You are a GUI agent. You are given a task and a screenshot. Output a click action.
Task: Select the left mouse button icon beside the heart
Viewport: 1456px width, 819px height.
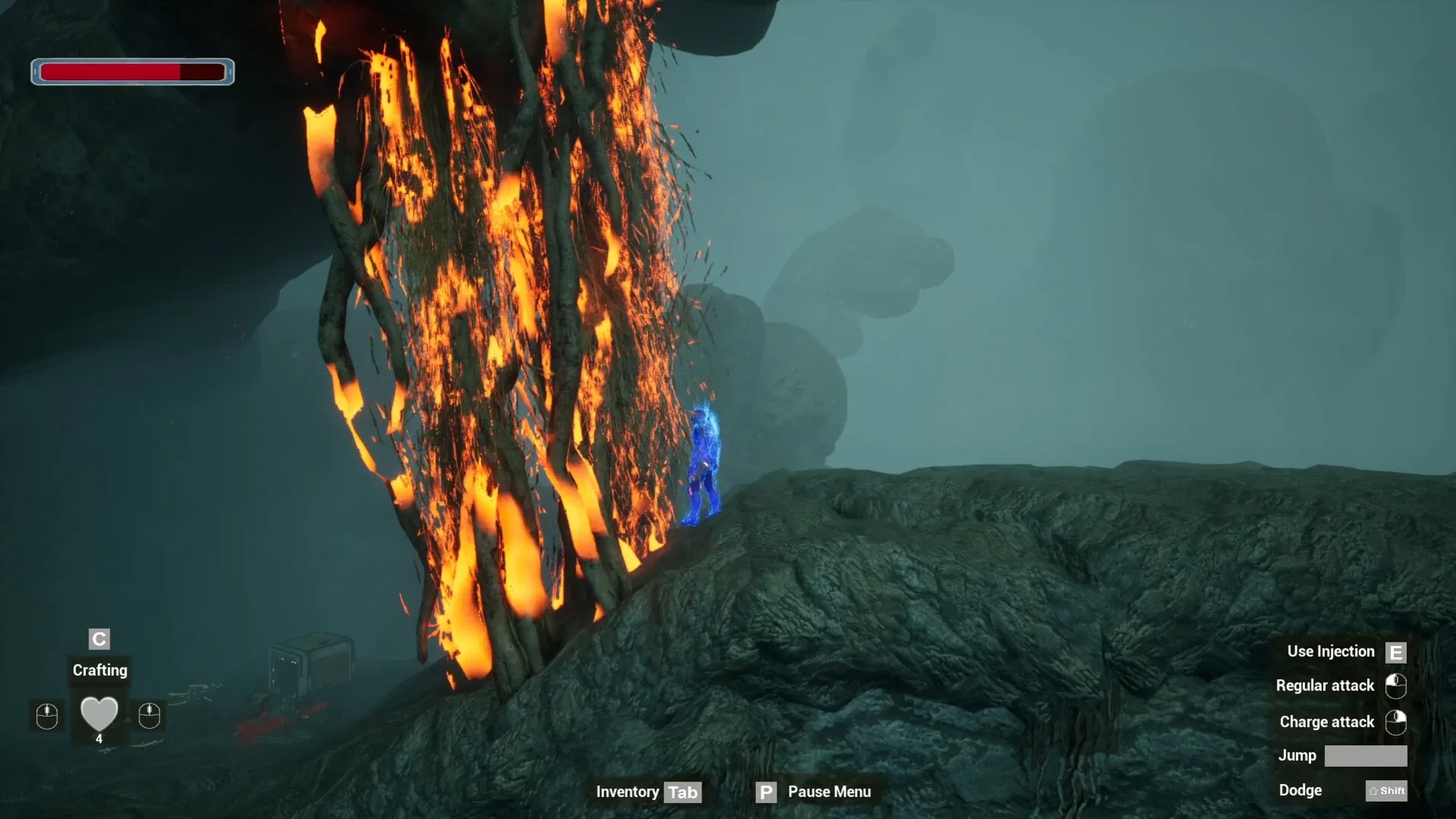click(46, 716)
